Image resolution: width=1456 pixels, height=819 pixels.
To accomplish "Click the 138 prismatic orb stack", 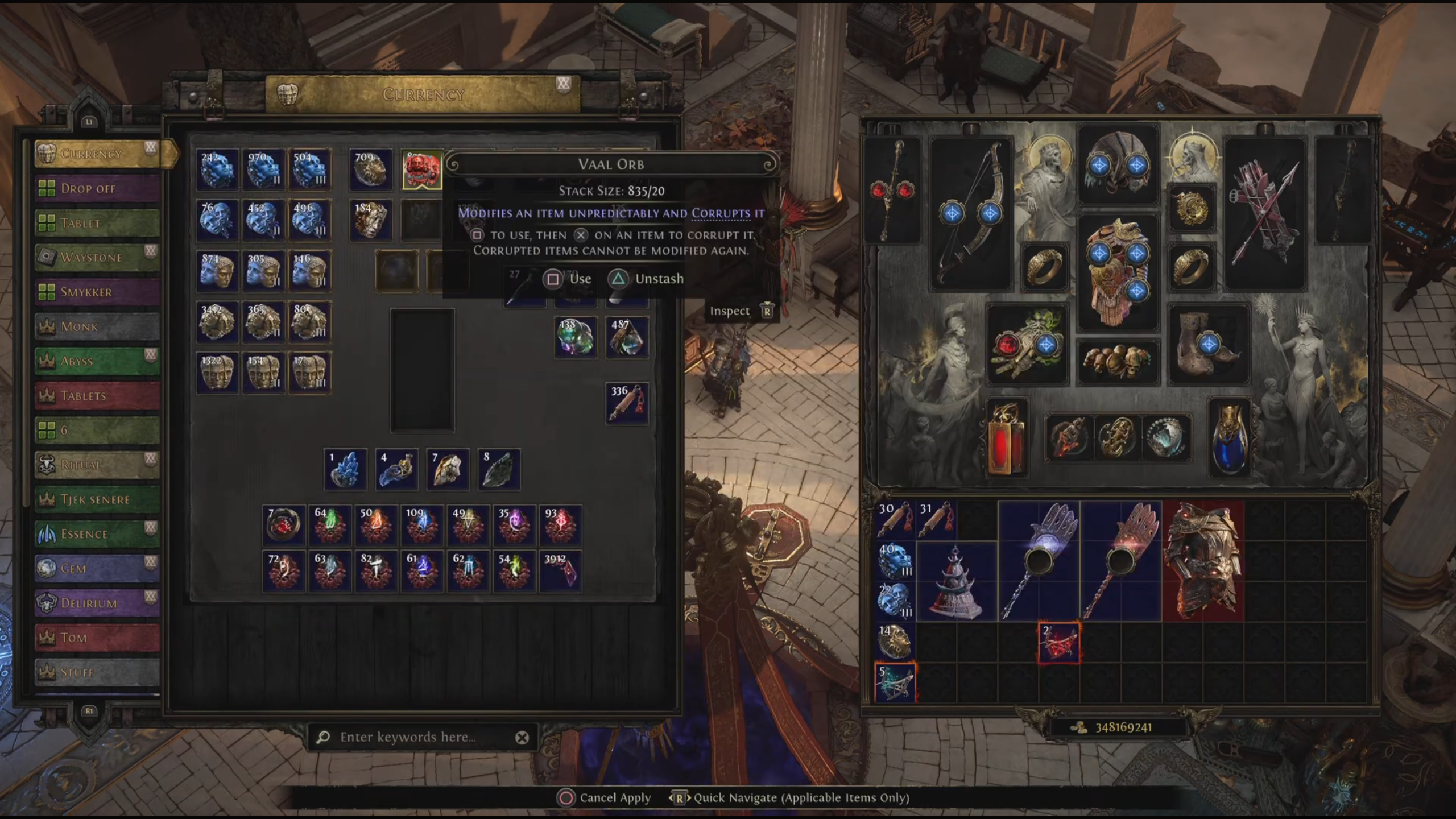I will tap(576, 337).
